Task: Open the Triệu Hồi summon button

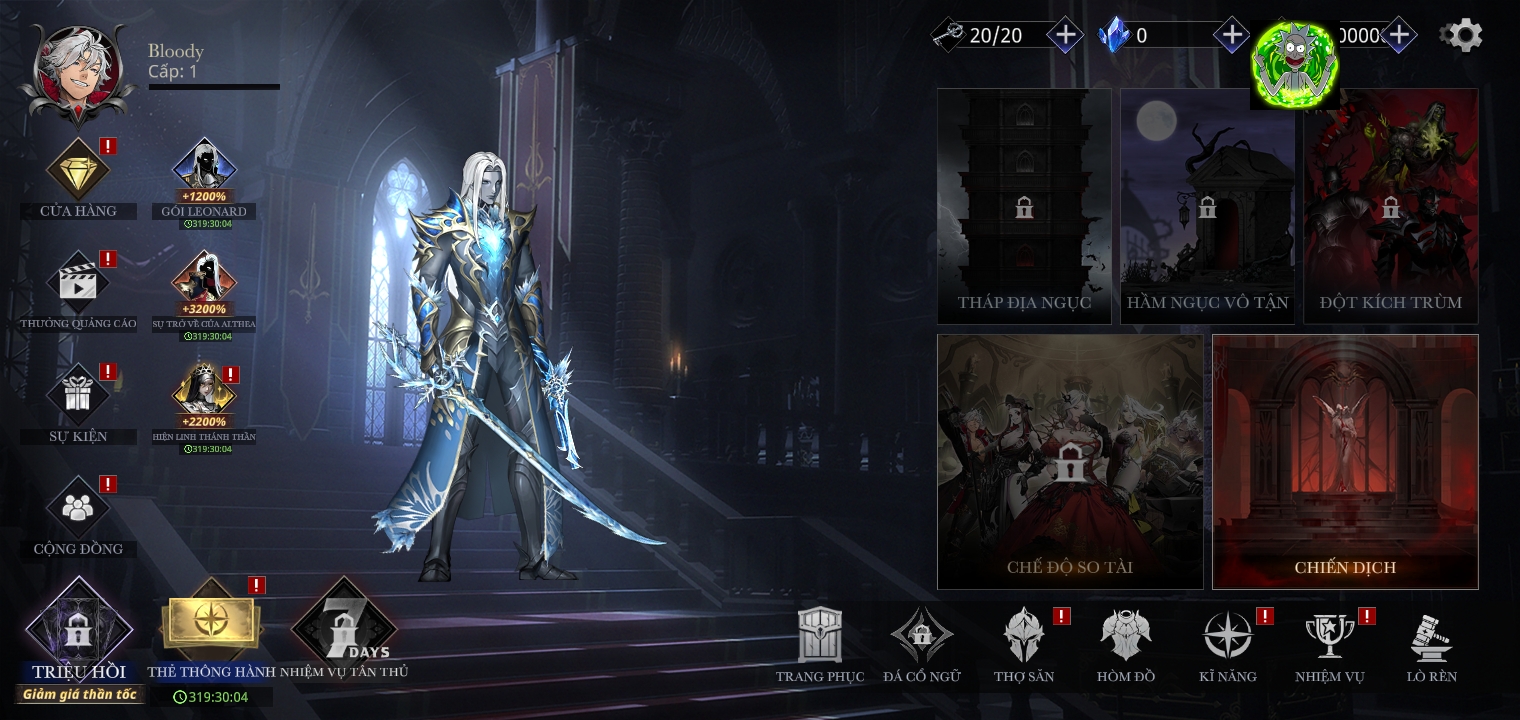Action: pyautogui.click(x=78, y=632)
